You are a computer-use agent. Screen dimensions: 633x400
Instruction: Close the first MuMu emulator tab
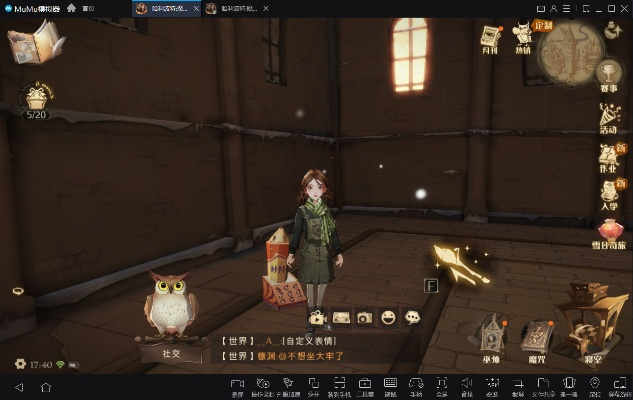[196, 8]
